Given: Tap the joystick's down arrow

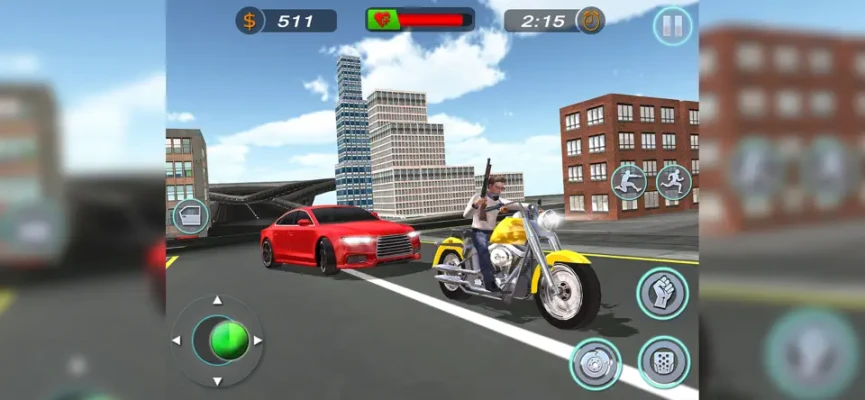Looking at the screenshot, I should pyautogui.click(x=218, y=379).
